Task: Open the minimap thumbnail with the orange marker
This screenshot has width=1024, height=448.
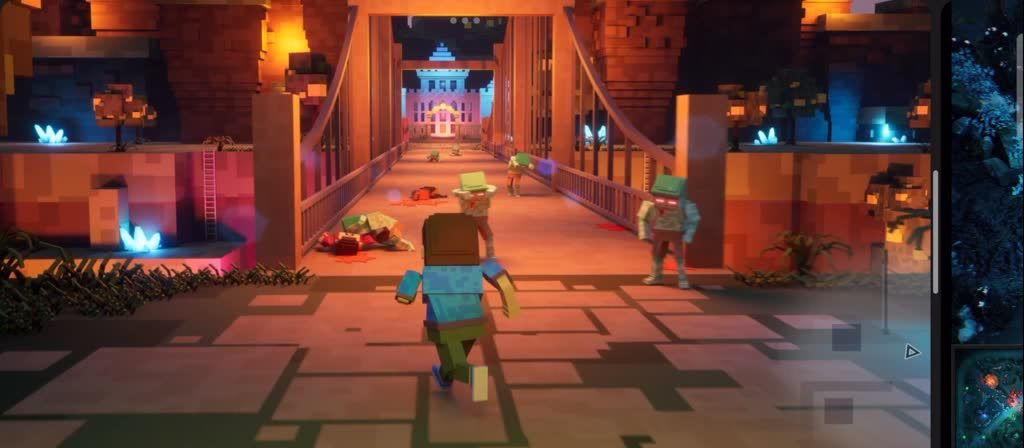Action: [990, 397]
